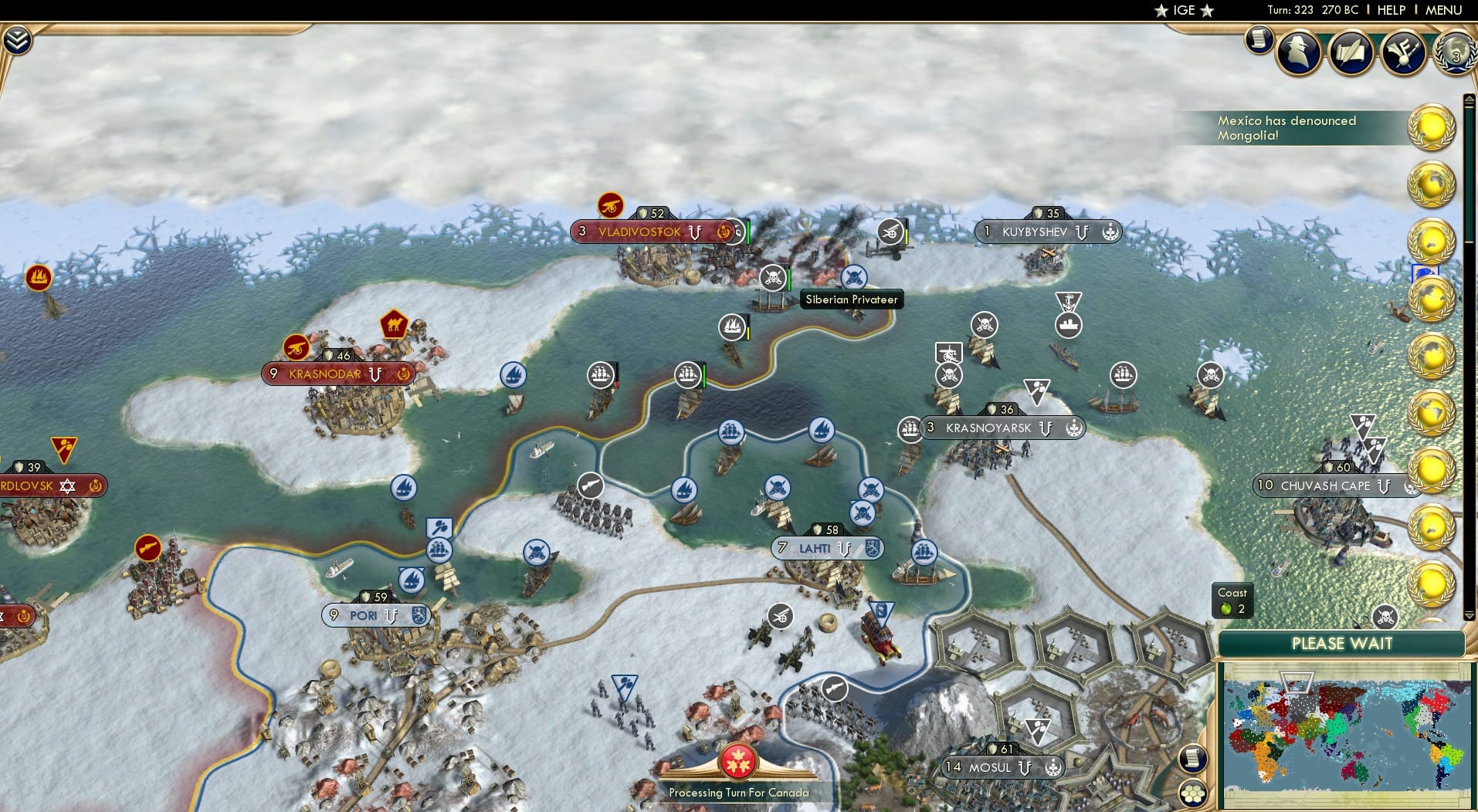Image resolution: width=1478 pixels, height=812 pixels.
Task: Toggle strategic view with the hex grid icon
Action: [x=1193, y=791]
